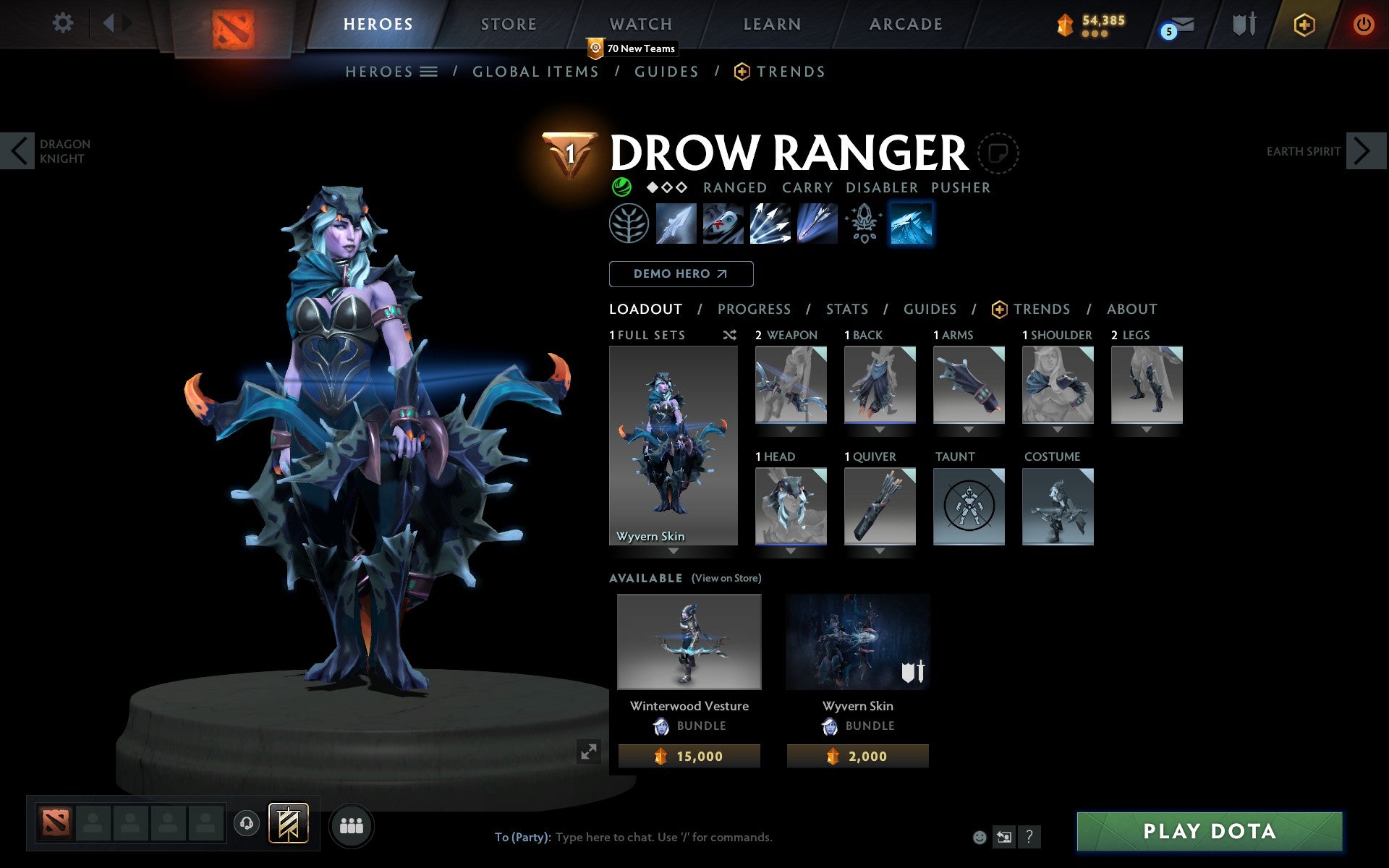Switch to the PROGRESS tab
The height and width of the screenshot is (868, 1389).
point(754,309)
